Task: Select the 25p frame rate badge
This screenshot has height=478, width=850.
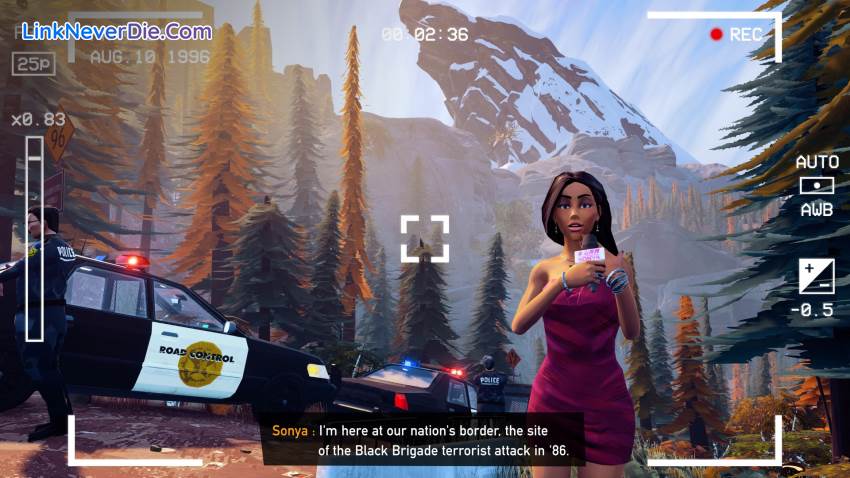Action: (34, 64)
